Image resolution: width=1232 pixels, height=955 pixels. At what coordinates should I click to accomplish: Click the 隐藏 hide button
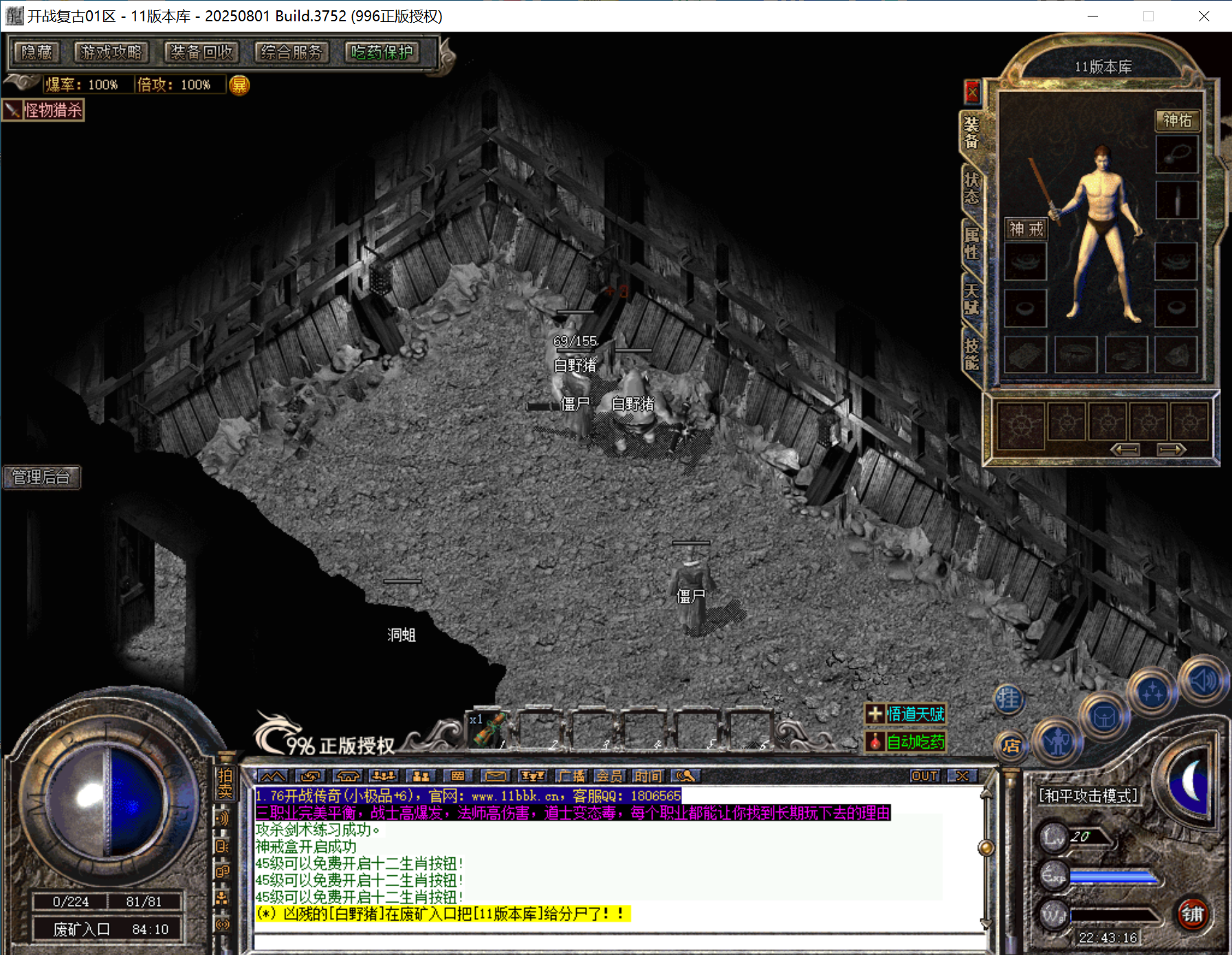point(37,52)
